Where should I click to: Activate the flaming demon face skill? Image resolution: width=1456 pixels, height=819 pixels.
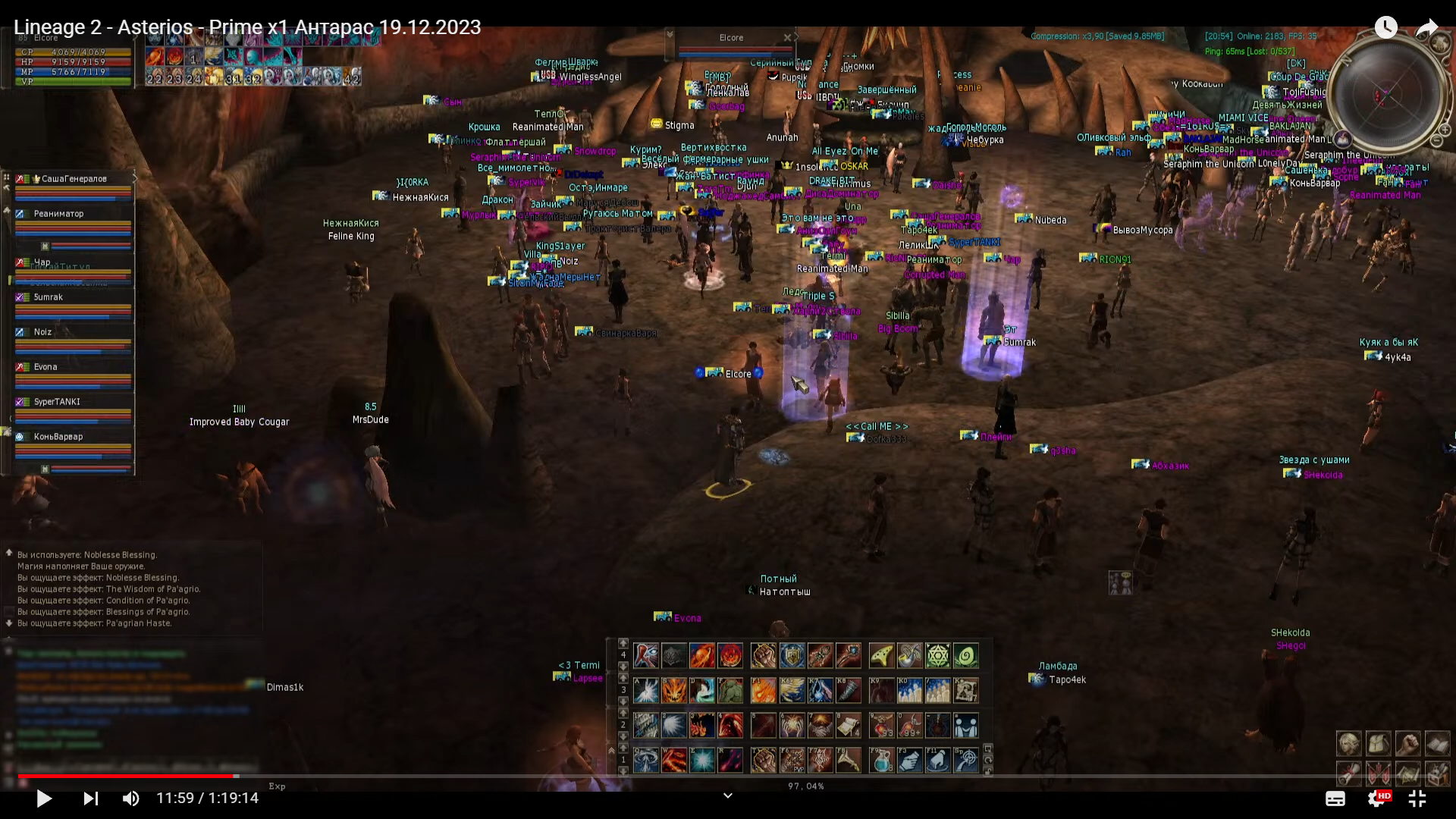673,690
